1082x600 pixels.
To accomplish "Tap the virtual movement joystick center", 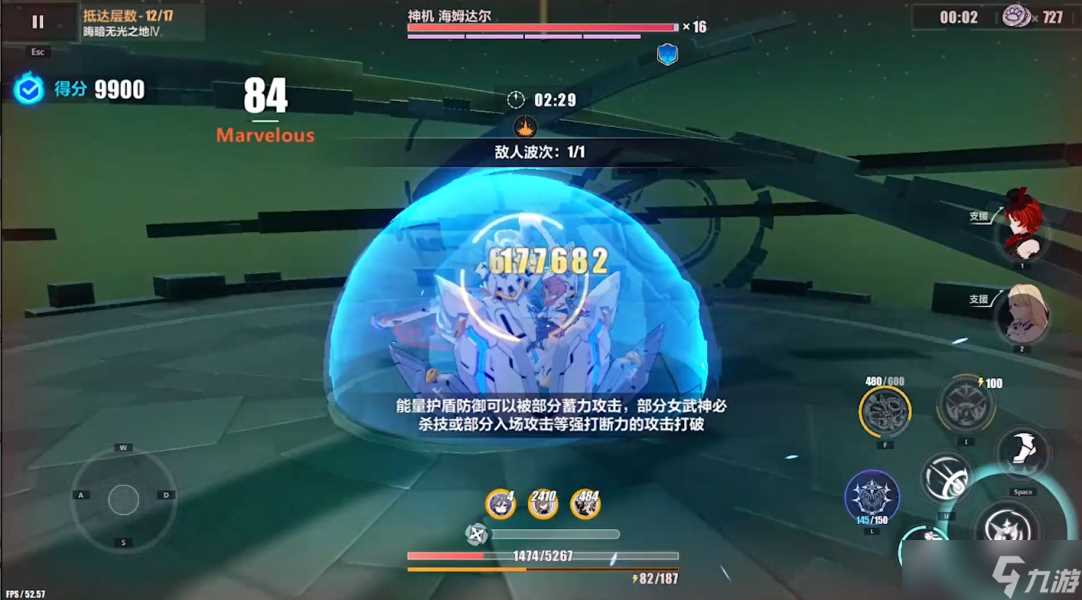I will [124, 498].
